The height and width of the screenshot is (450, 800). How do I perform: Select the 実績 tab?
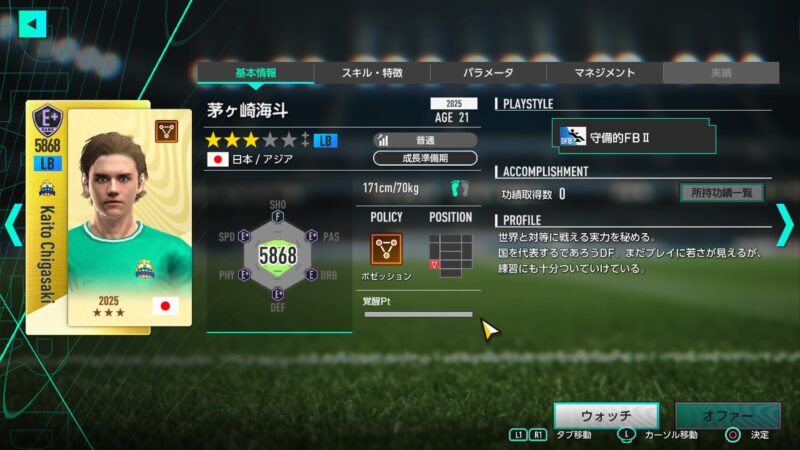(x=720, y=73)
